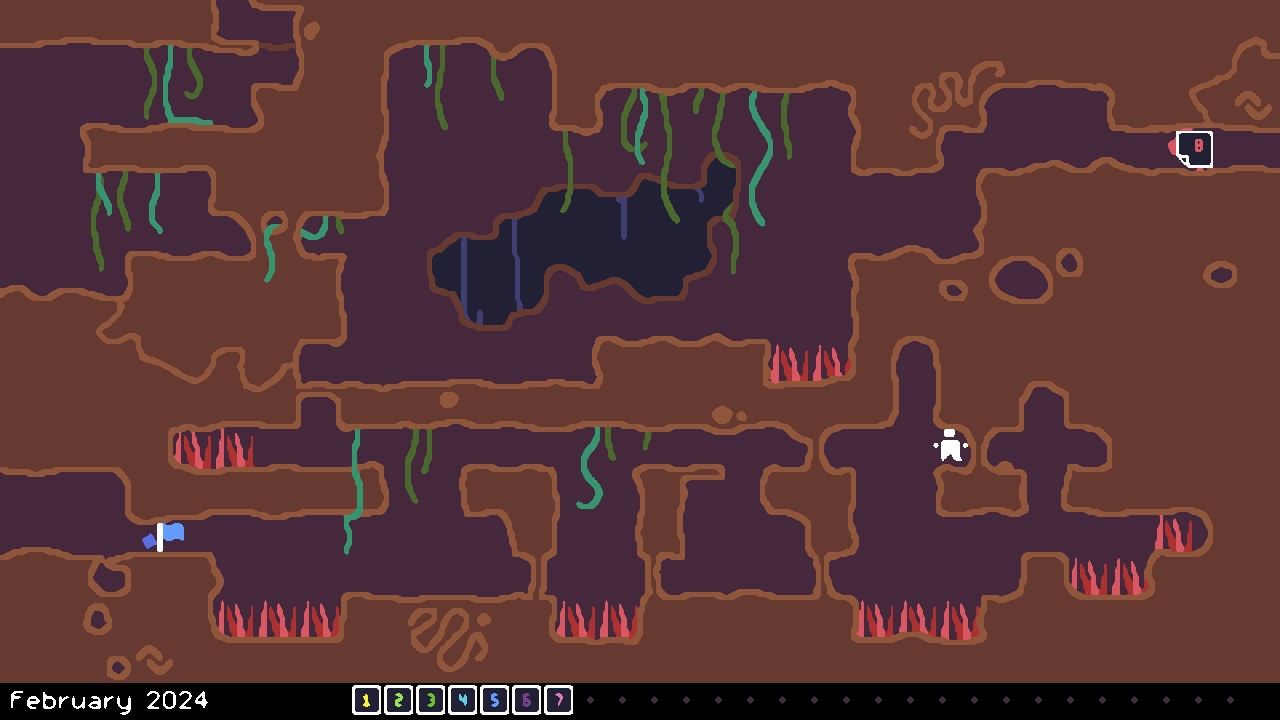Select the pink level 7 icon
The image size is (1280, 720).
click(x=559, y=700)
